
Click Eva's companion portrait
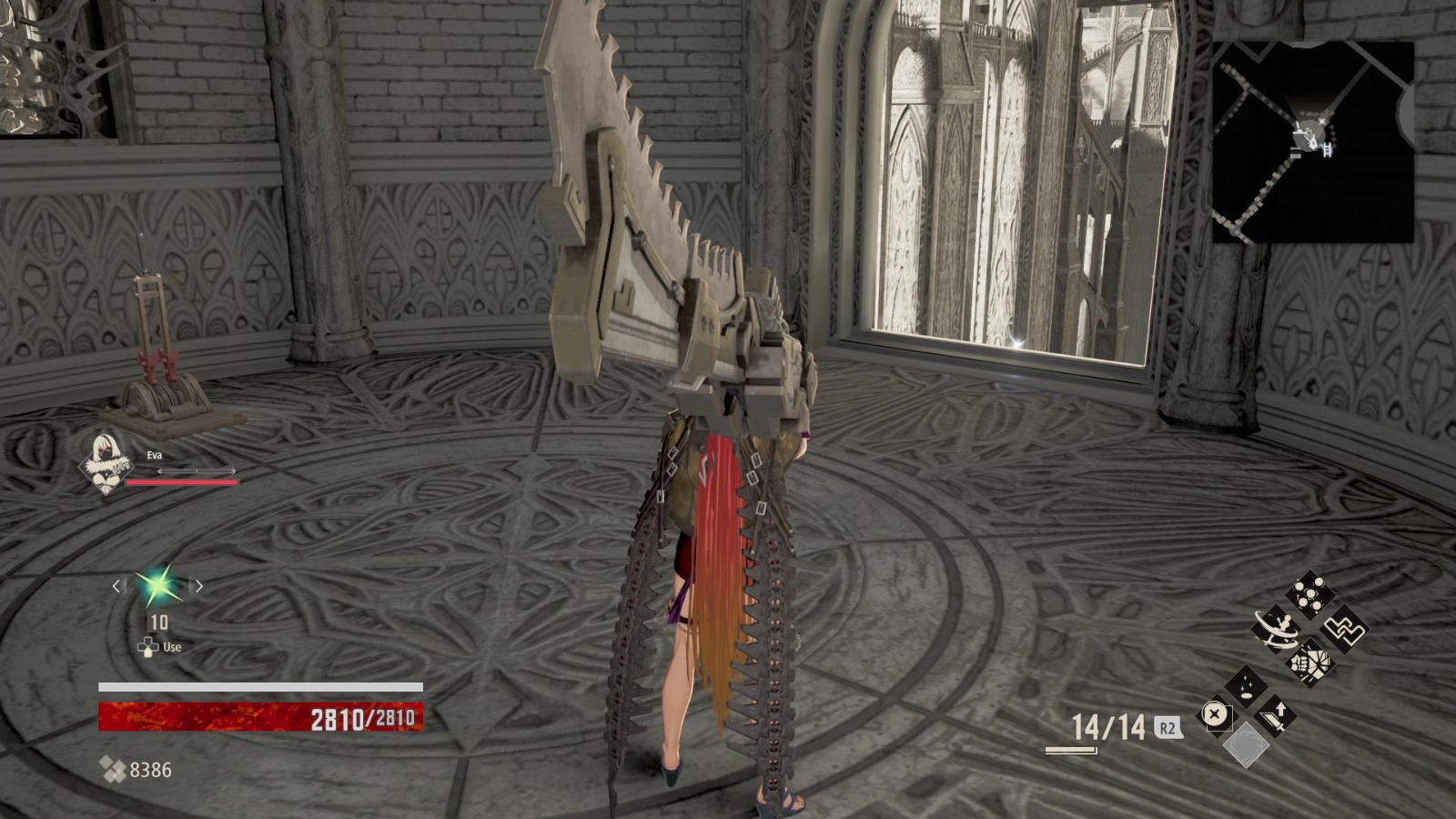pyautogui.click(x=106, y=466)
